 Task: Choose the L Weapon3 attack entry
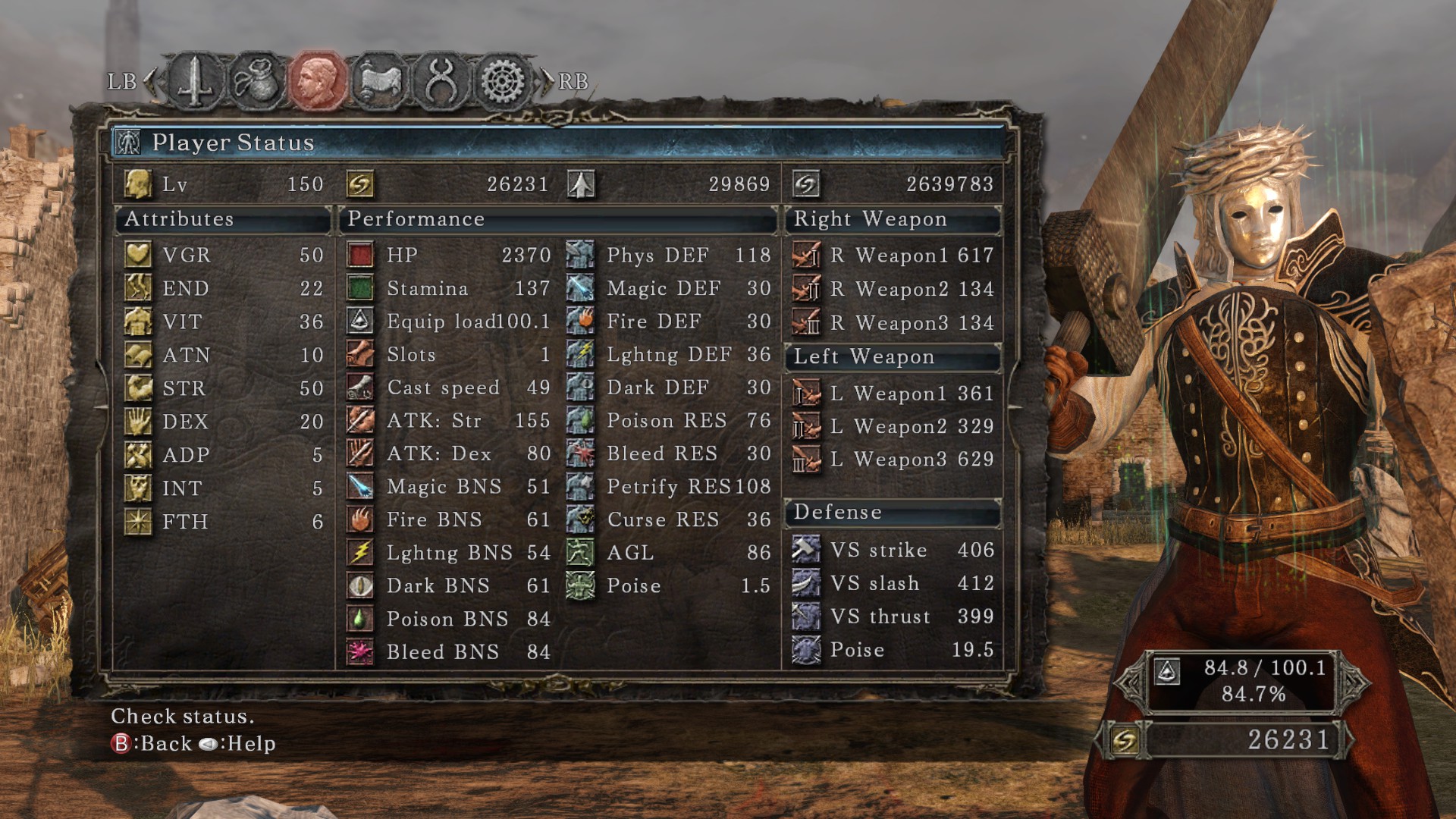[x=893, y=460]
